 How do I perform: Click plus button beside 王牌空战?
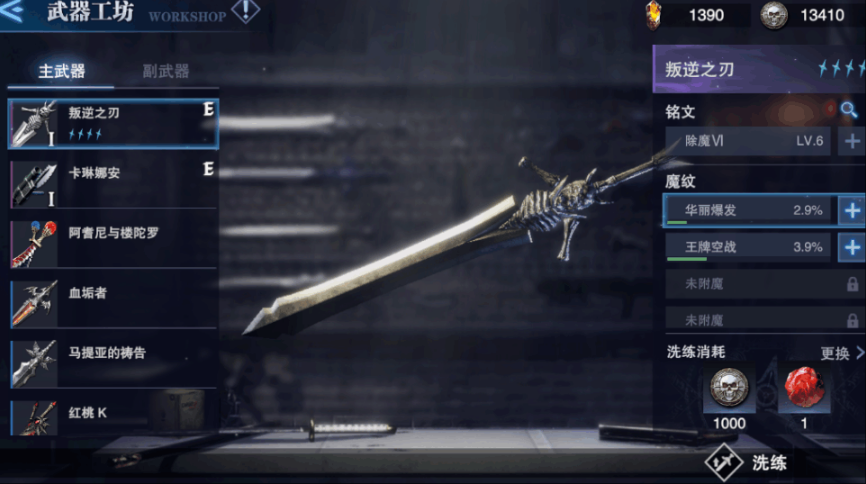tap(852, 247)
